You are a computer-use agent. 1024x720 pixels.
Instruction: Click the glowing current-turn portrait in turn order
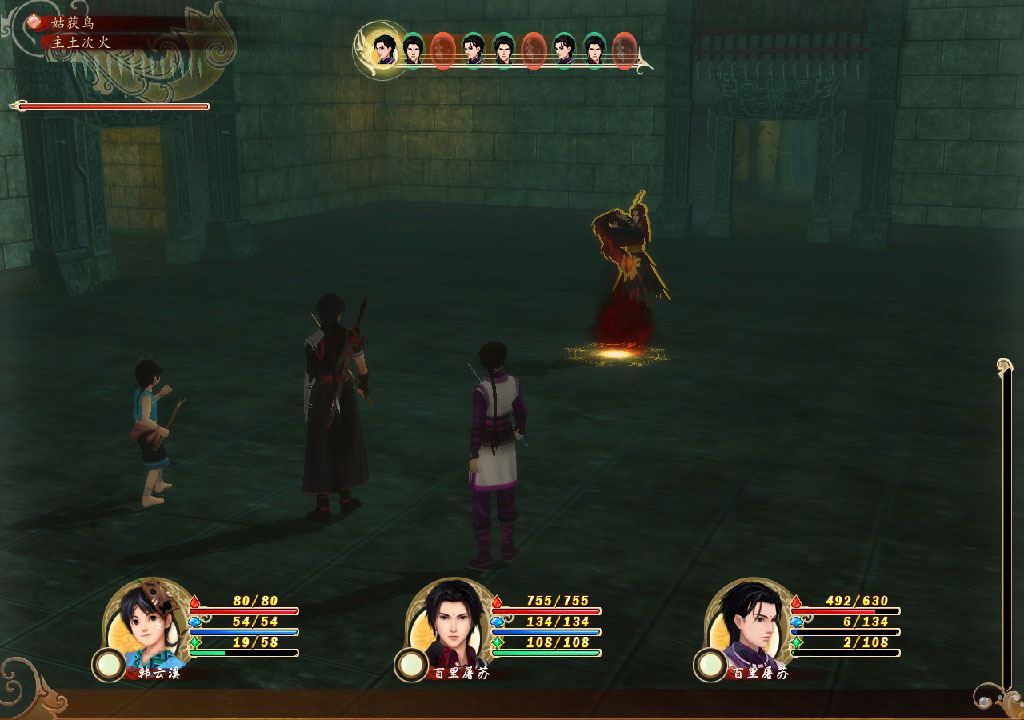pos(382,47)
